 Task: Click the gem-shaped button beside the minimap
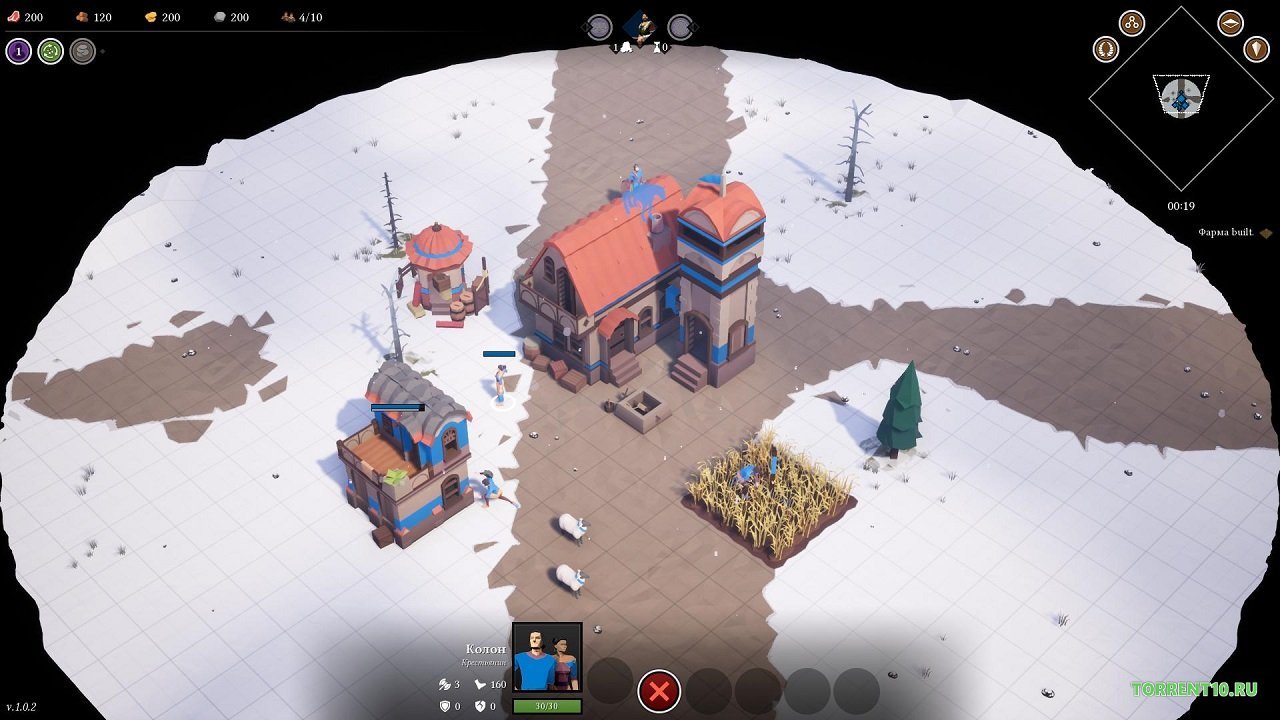(x=1256, y=48)
